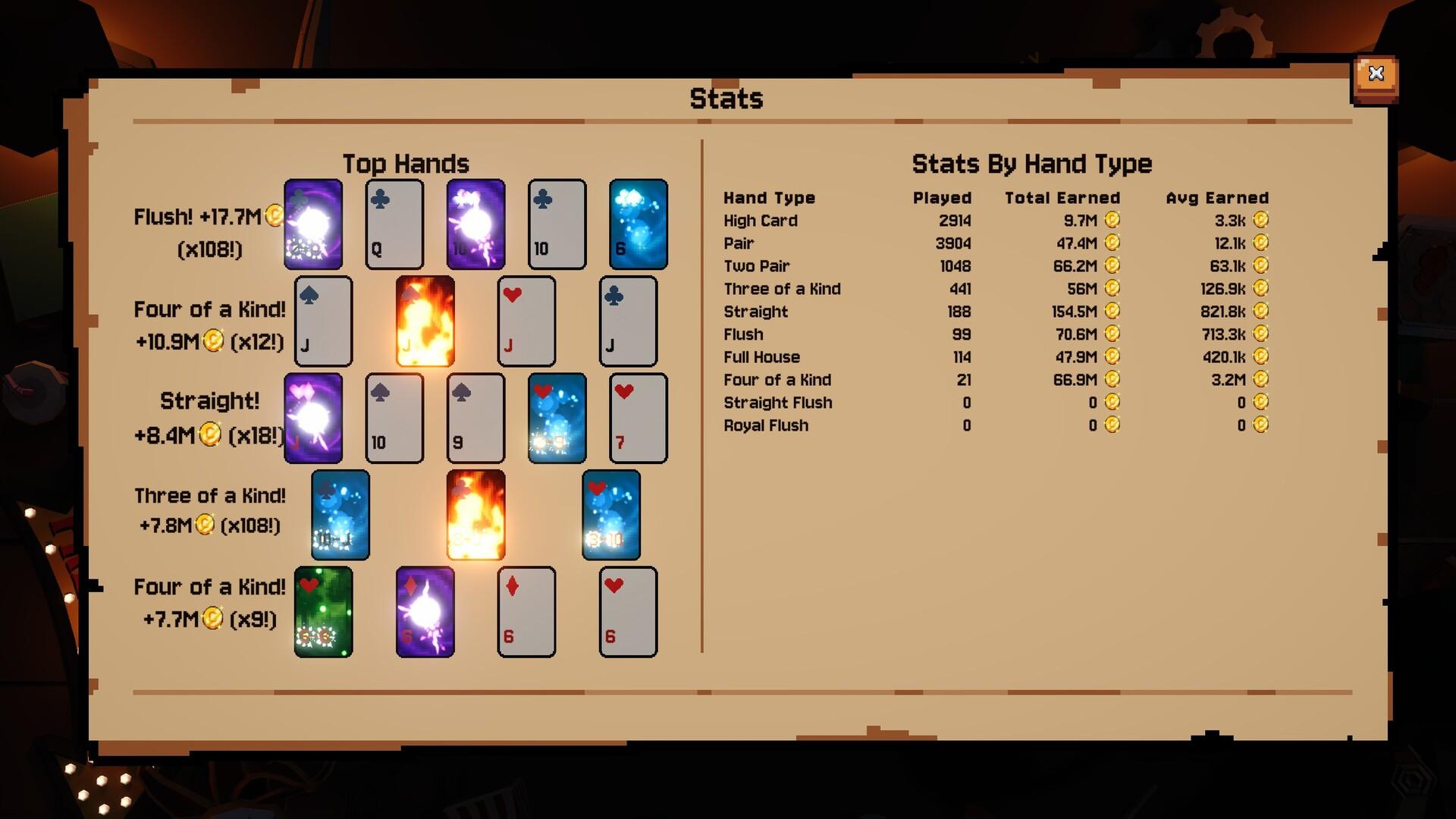The height and width of the screenshot is (819, 1456).
Task: Close the Stats window
Action: tap(1376, 74)
